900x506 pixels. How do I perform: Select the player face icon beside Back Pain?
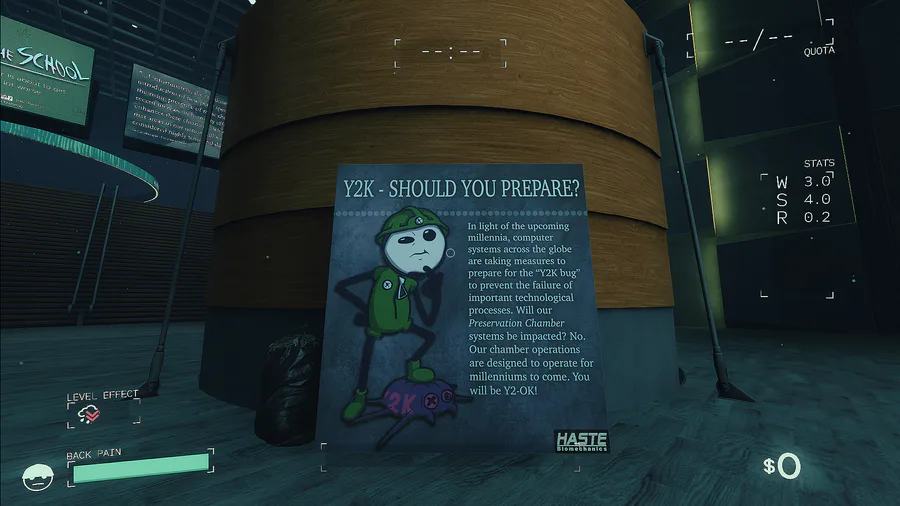39,477
